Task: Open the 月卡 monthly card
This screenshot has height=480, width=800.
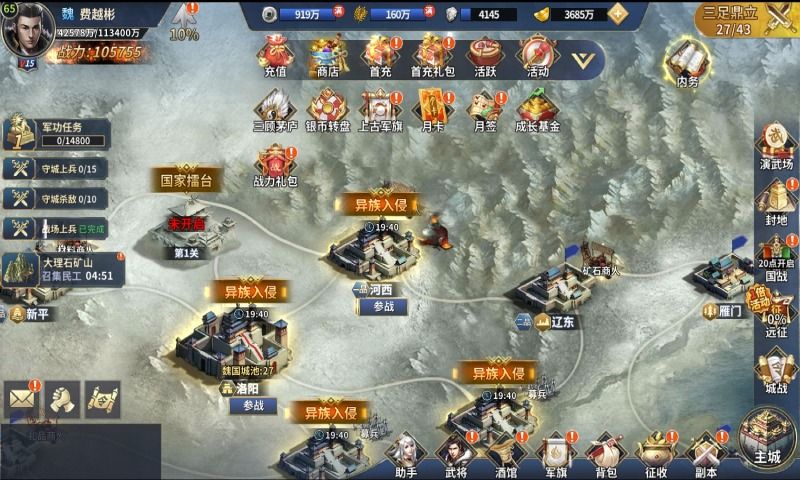Action: pos(432,108)
